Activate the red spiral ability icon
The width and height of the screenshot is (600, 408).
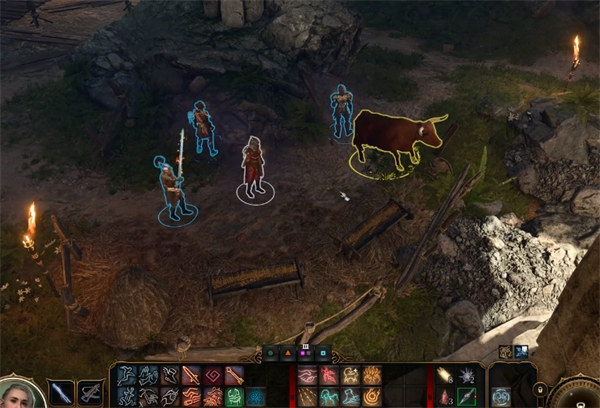coord(212,376)
